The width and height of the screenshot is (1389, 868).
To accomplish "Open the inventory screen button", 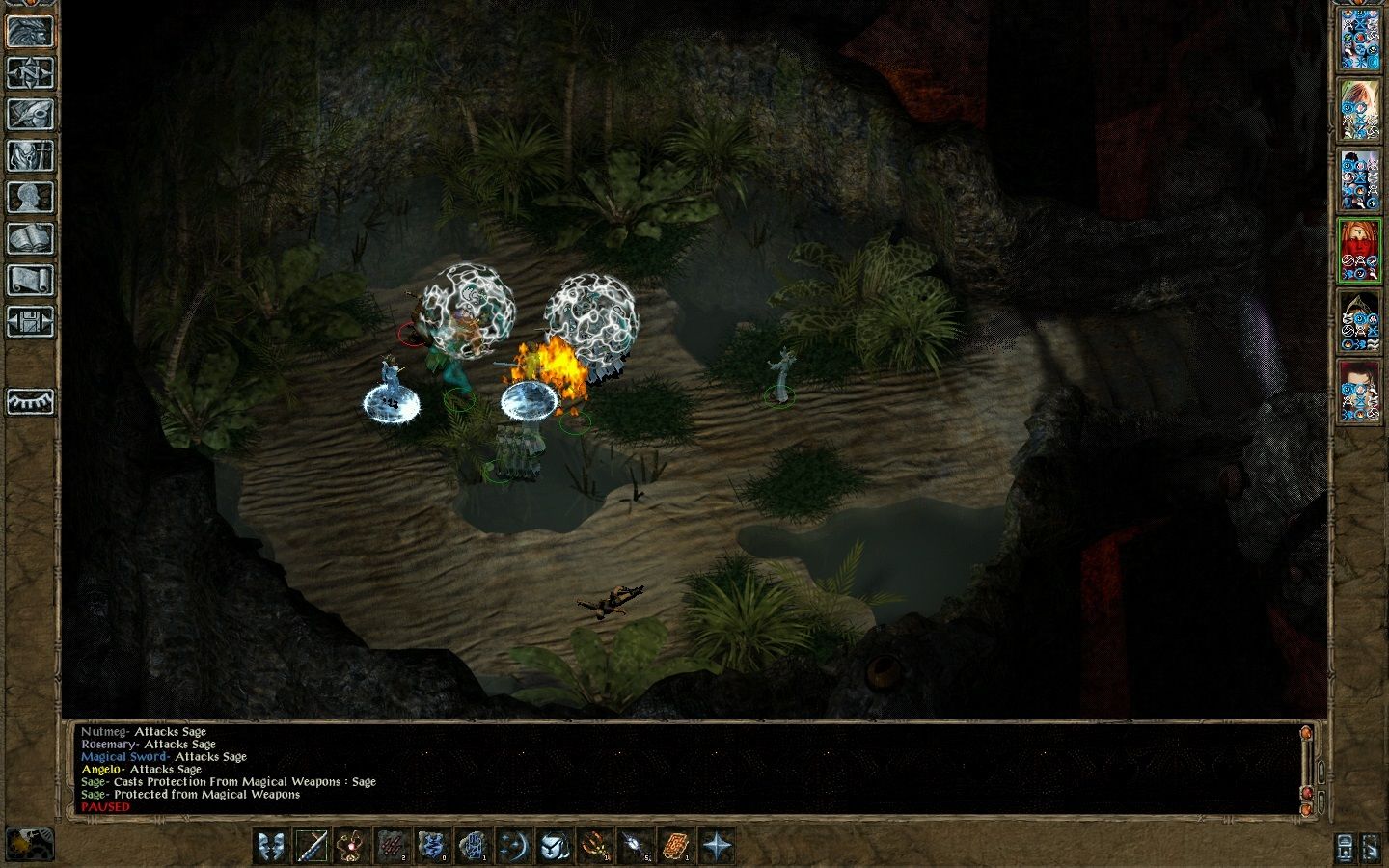I will pyautogui.click(x=30, y=155).
